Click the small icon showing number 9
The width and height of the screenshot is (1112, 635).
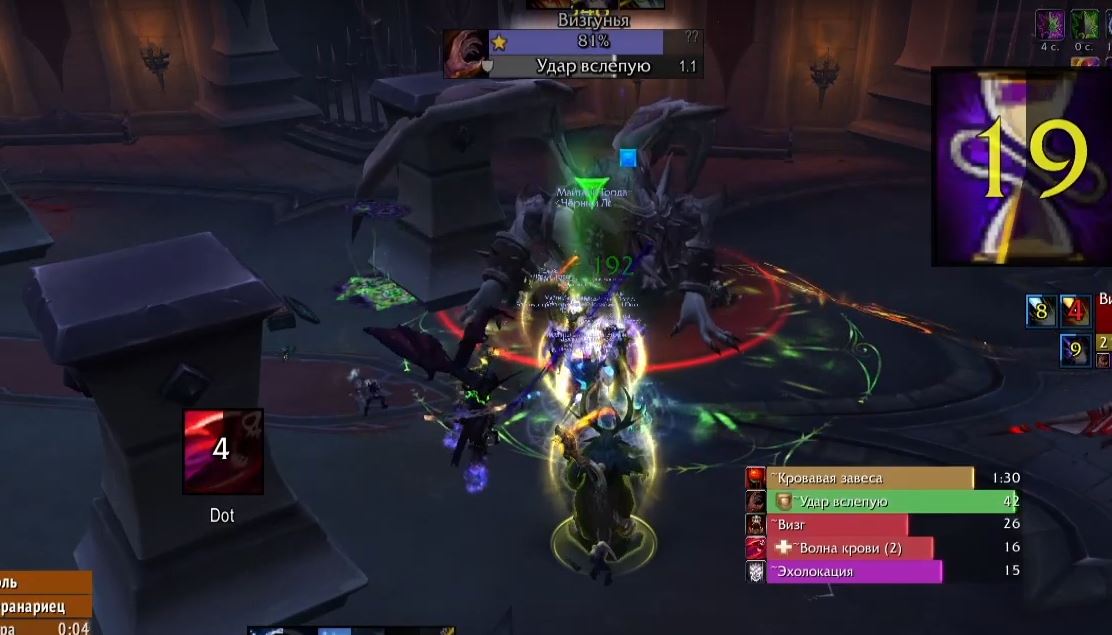point(1076,350)
